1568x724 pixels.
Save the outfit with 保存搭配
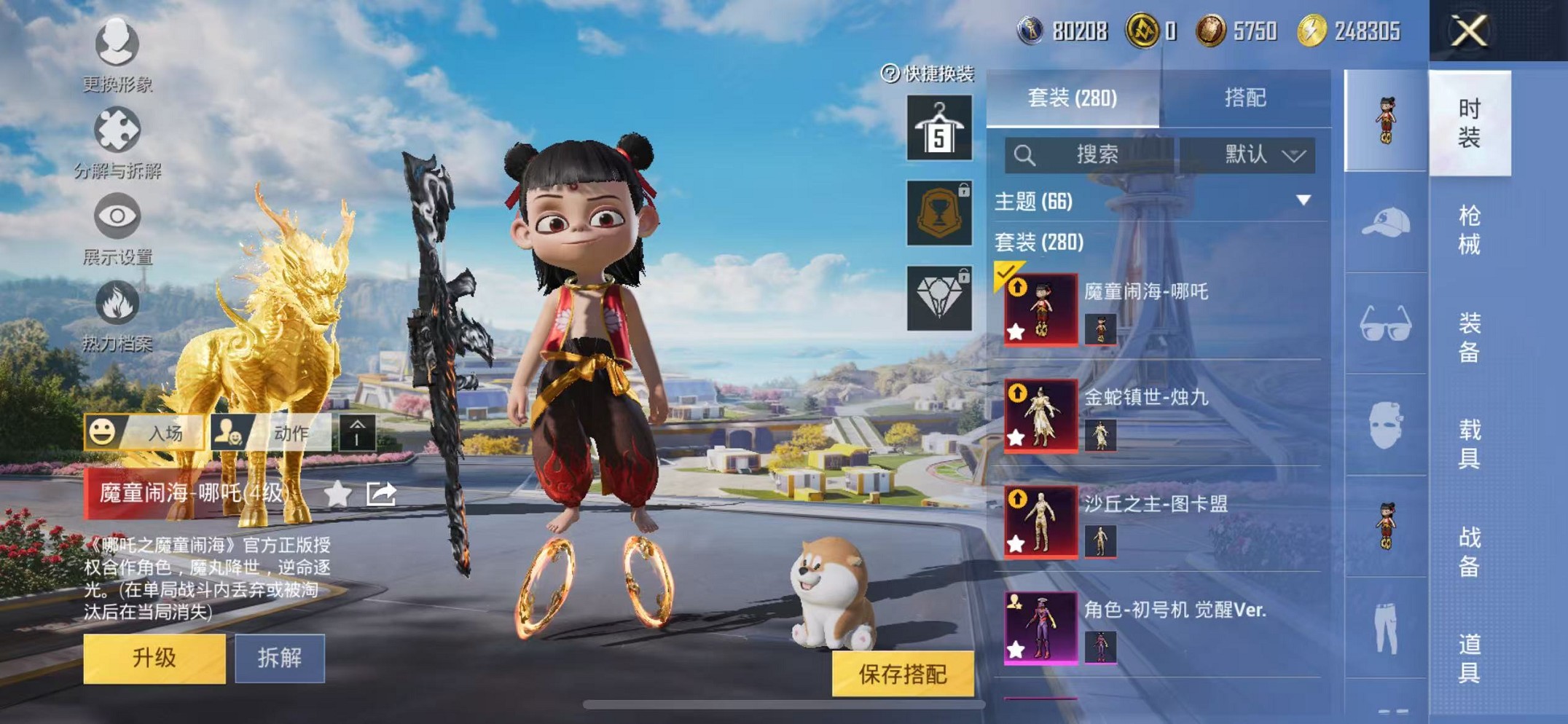[x=903, y=674]
